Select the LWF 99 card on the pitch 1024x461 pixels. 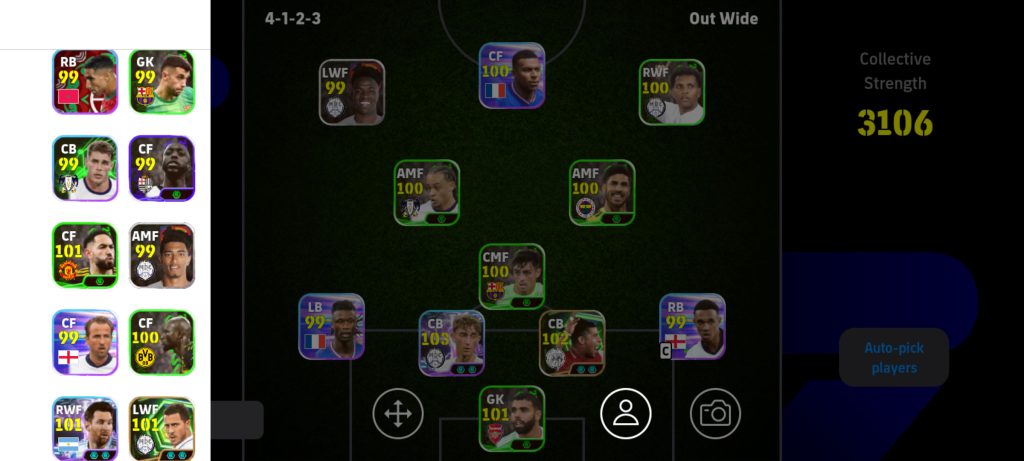[x=352, y=92]
